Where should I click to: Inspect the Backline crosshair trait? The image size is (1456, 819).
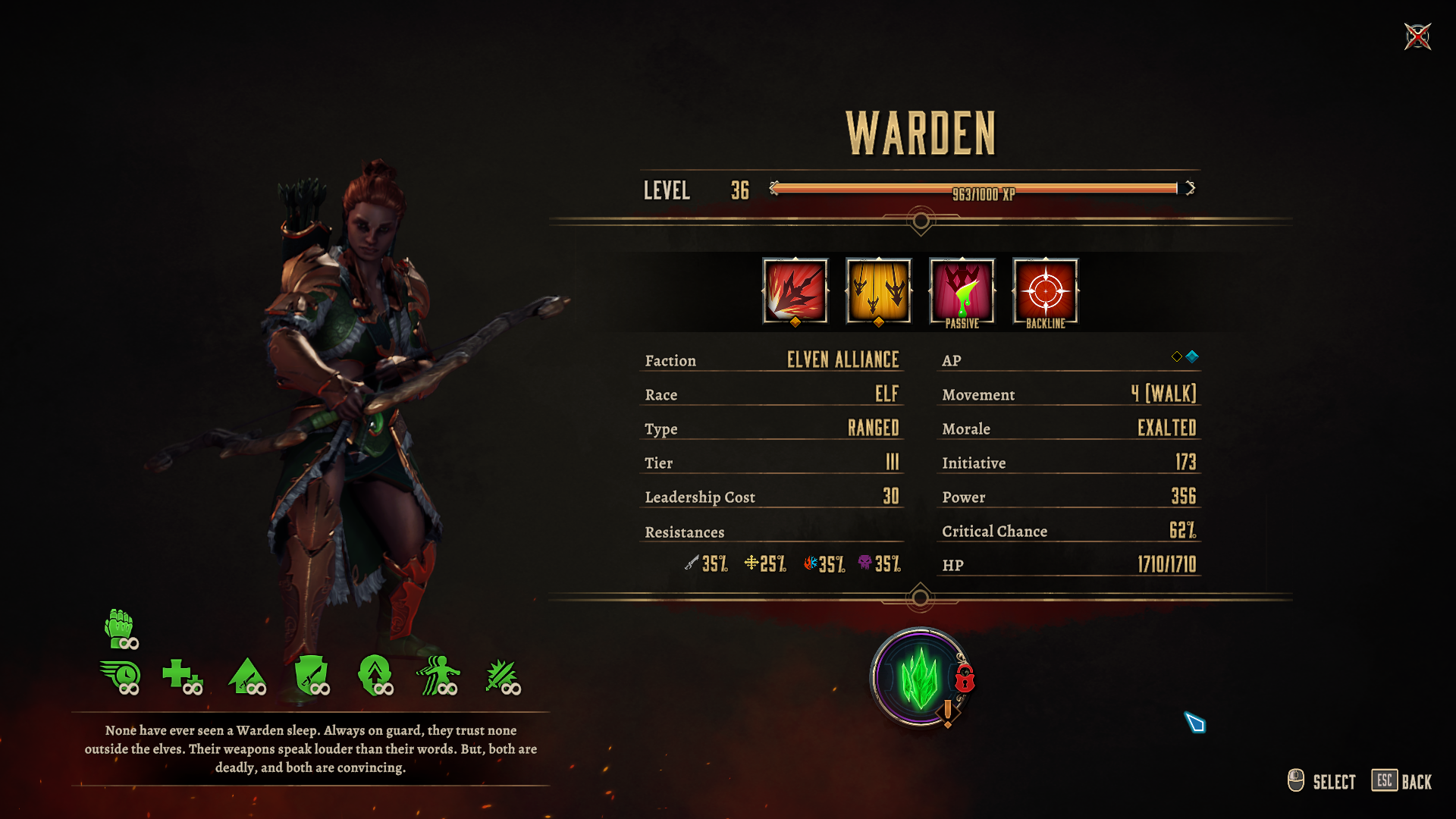pyautogui.click(x=1045, y=291)
